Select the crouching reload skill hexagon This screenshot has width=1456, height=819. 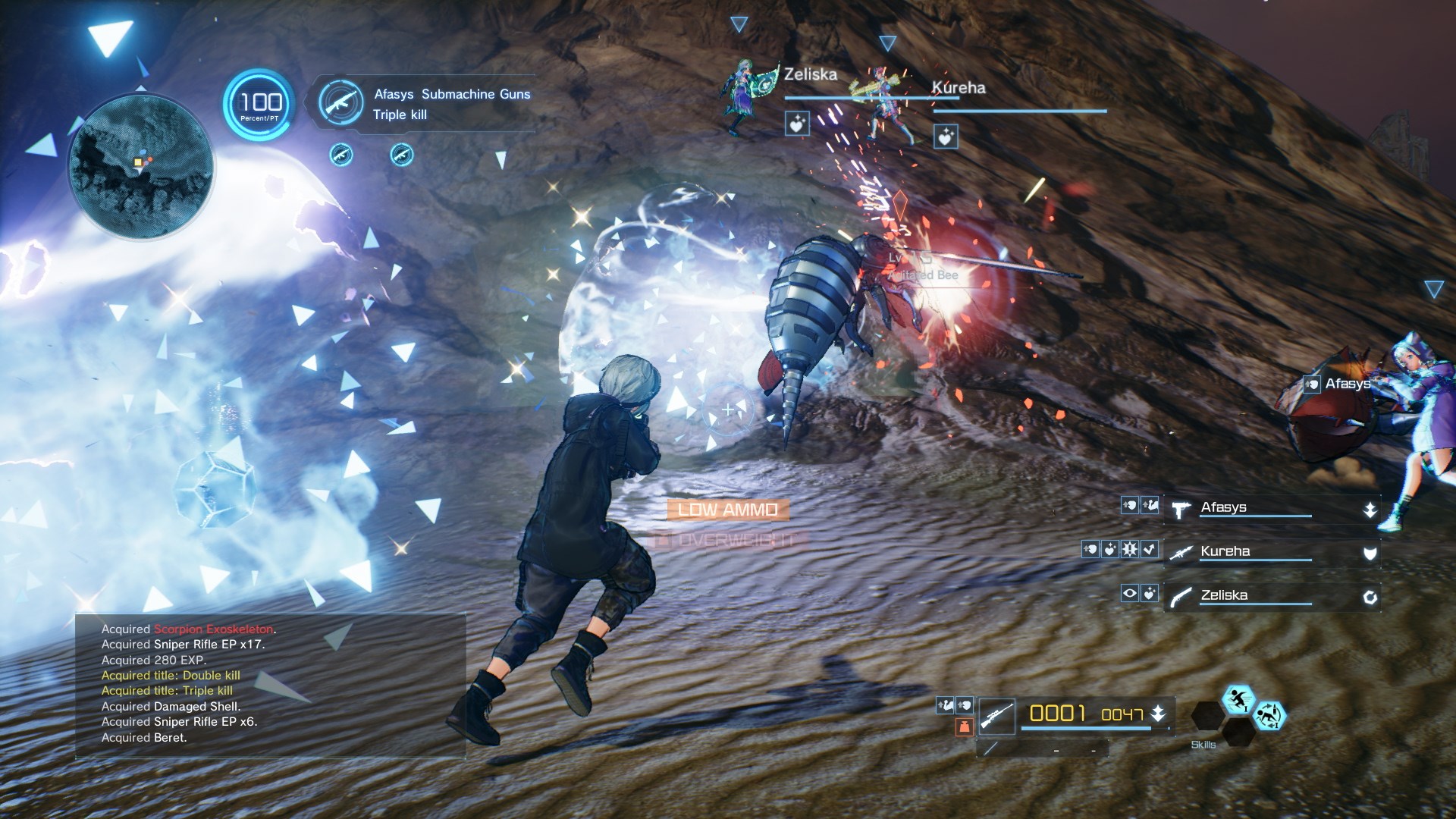pos(1271,717)
